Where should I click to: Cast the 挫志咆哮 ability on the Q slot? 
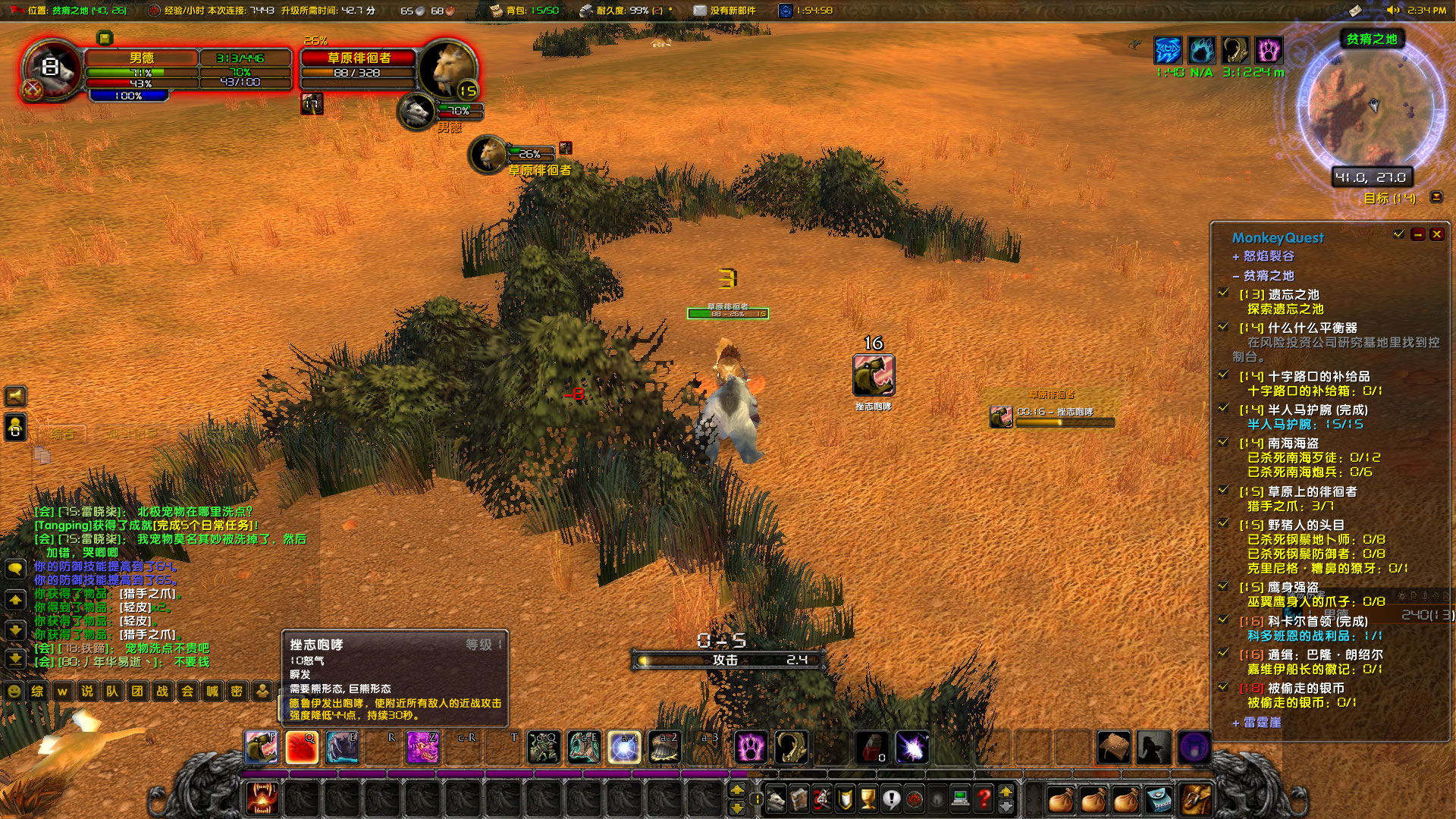(303, 748)
